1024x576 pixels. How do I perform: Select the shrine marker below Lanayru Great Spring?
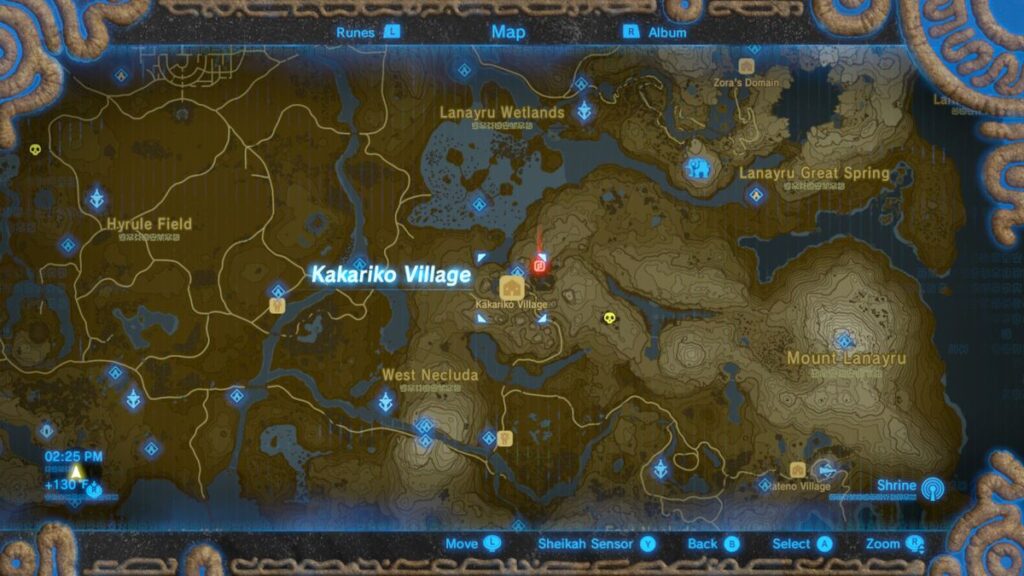tap(756, 195)
